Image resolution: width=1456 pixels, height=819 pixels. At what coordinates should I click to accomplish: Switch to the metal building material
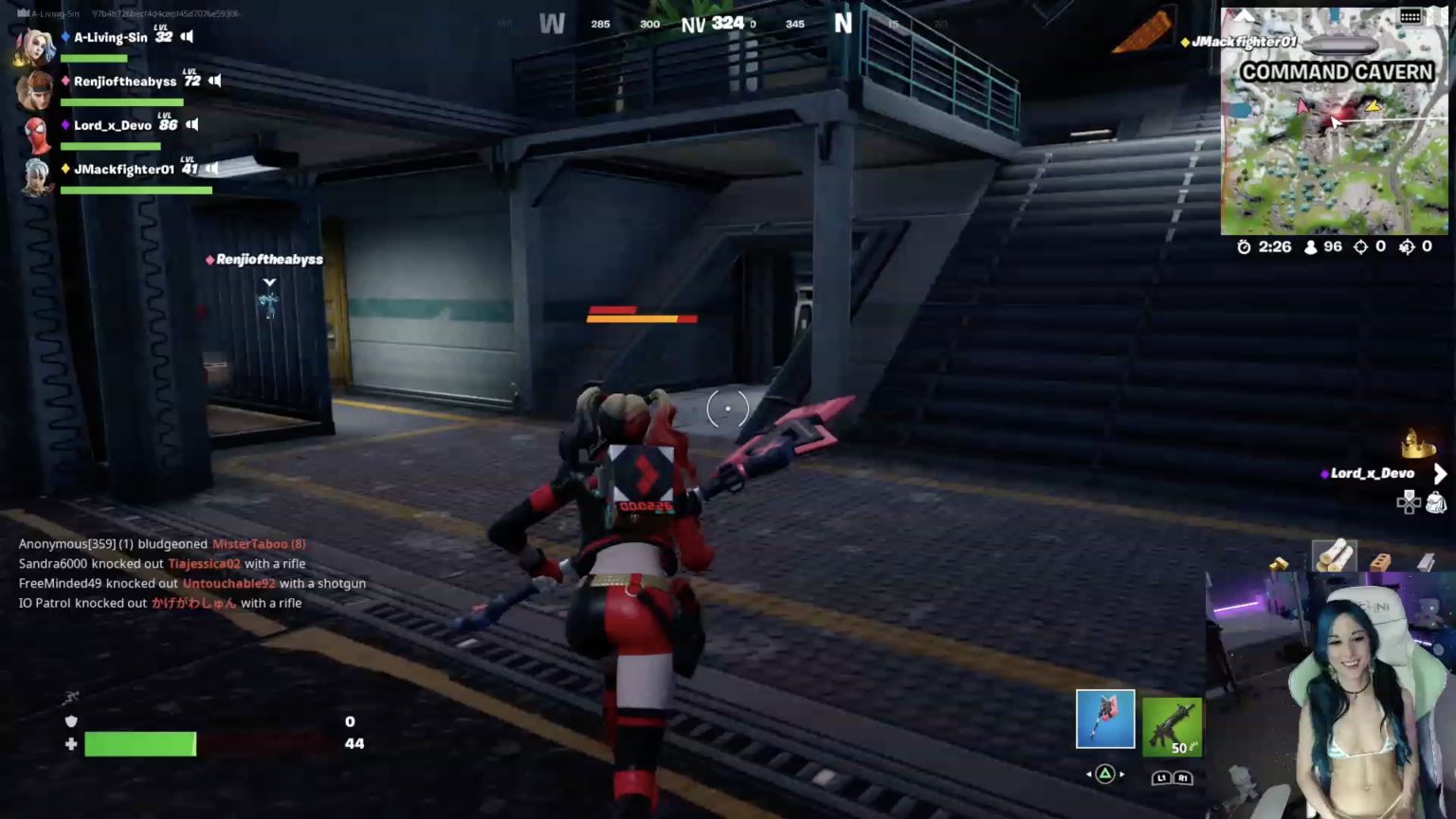[1427, 562]
